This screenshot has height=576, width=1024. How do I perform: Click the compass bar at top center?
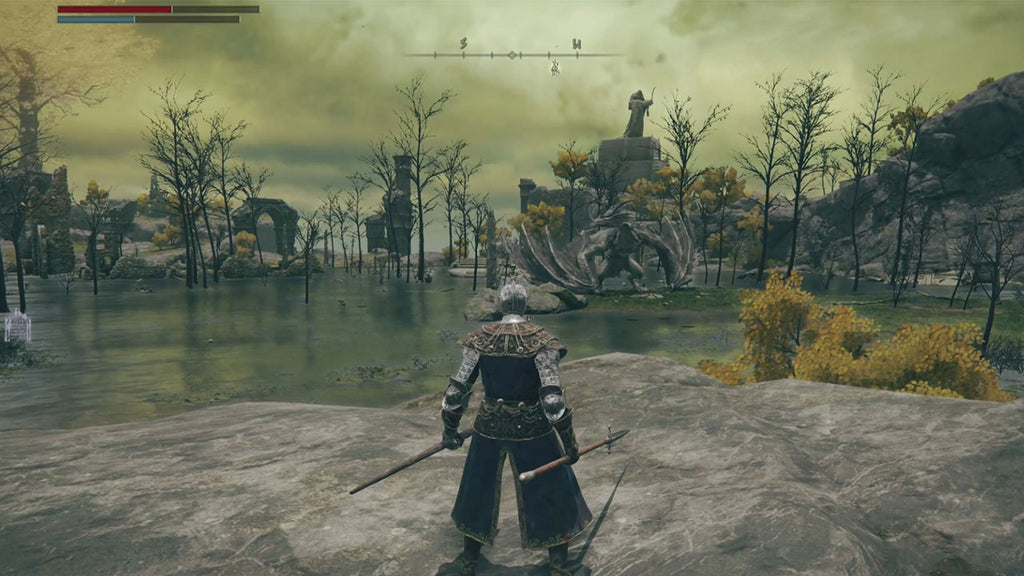pyautogui.click(x=513, y=54)
